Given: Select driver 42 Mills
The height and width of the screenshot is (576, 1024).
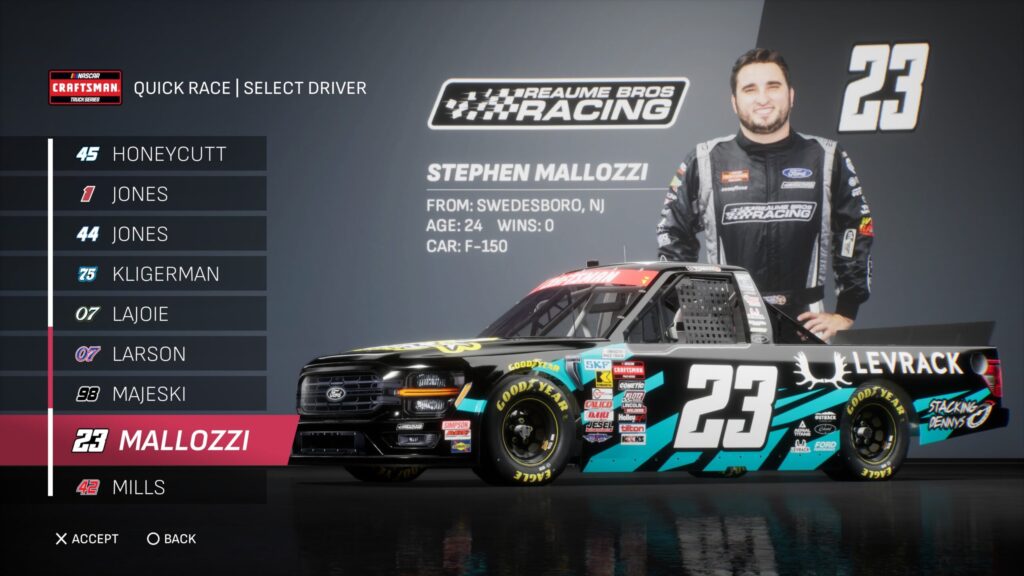Looking at the screenshot, I should click(x=160, y=487).
